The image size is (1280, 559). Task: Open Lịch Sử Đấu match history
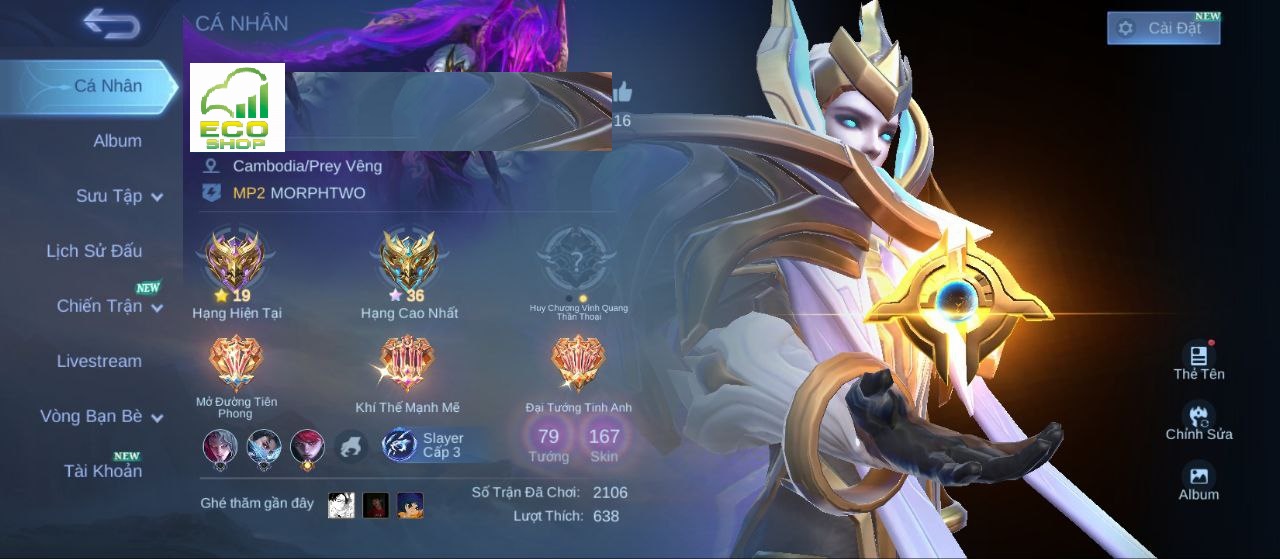point(94,251)
